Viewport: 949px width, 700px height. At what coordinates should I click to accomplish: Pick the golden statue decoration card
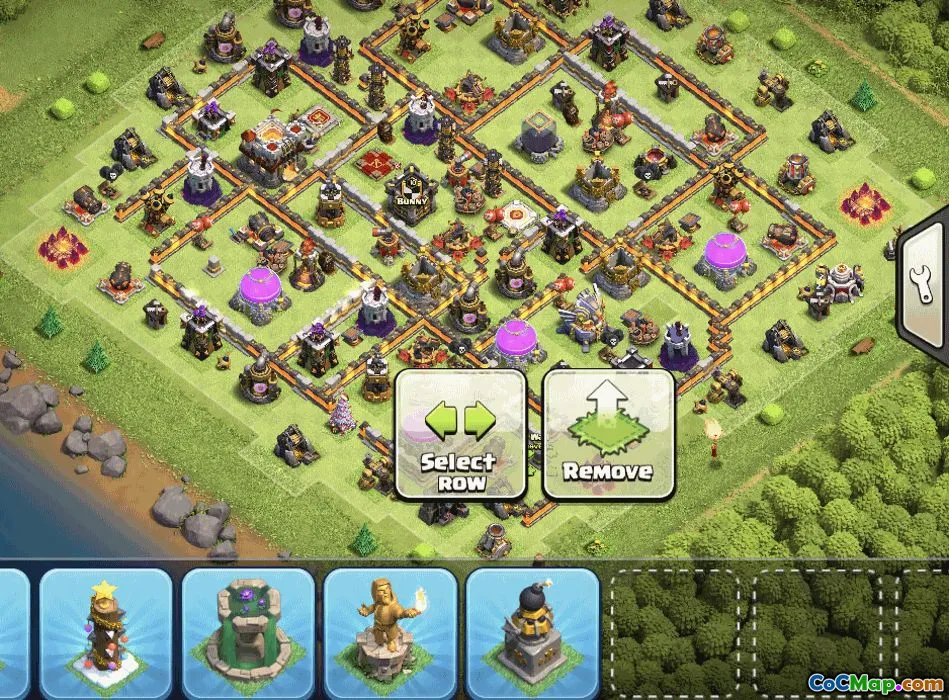pos(390,627)
